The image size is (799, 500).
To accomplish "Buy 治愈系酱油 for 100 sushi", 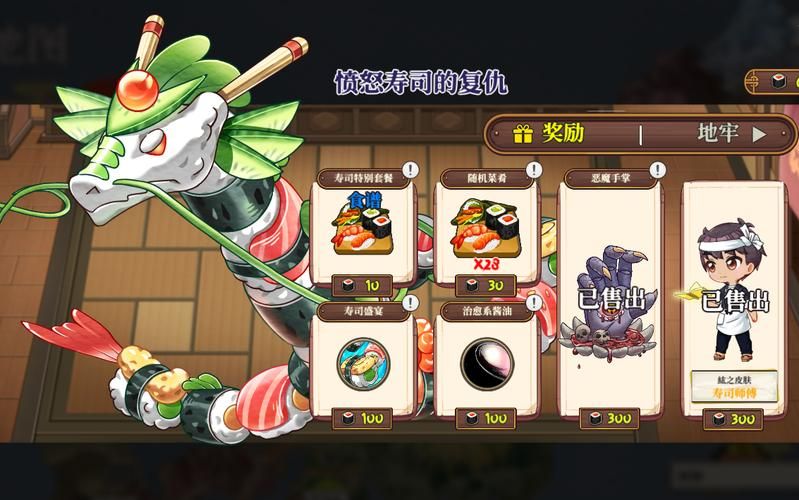I will (x=487, y=417).
